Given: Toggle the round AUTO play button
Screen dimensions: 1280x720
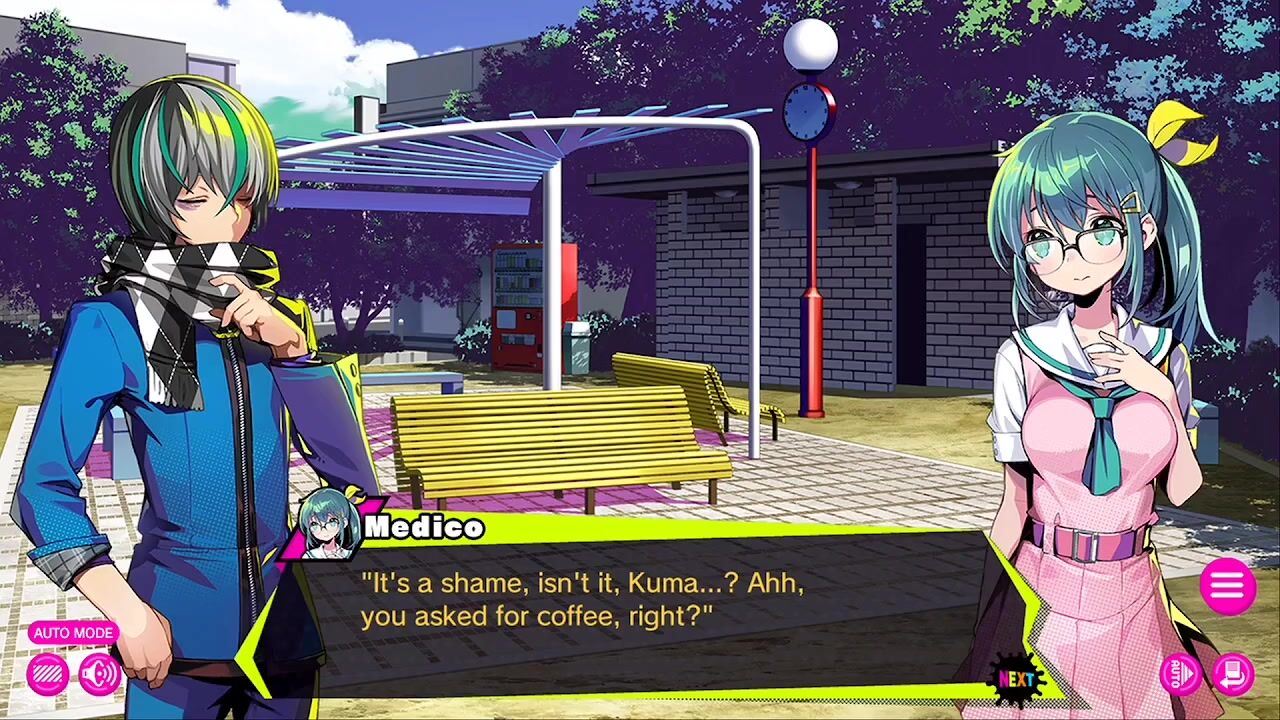Looking at the screenshot, I should pos(1180,673).
